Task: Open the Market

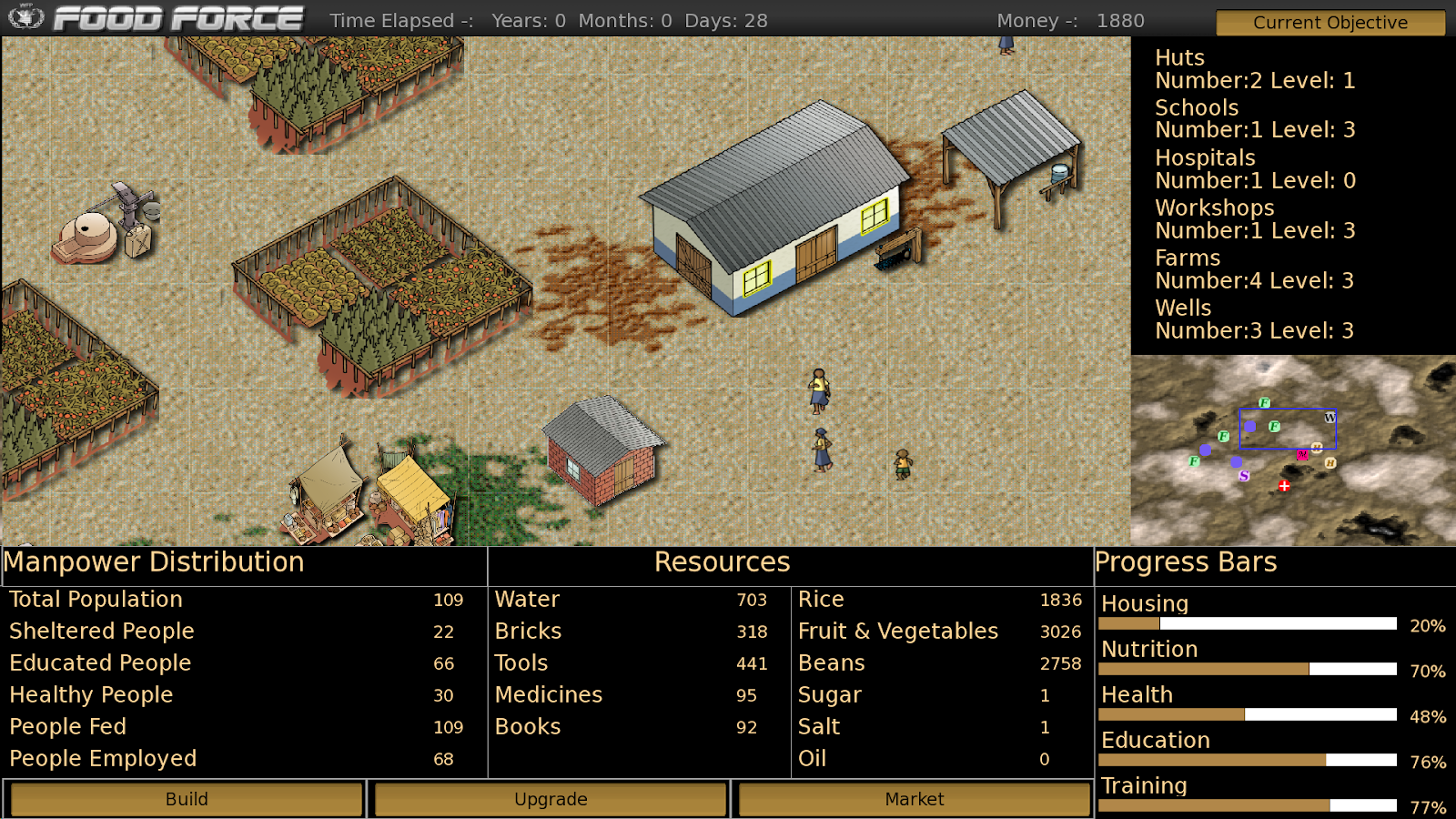Action: pos(914,799)
